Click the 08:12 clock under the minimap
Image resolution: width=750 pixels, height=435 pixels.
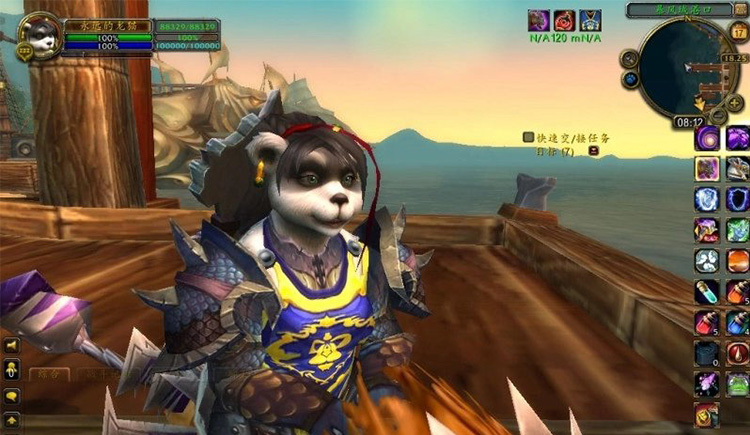coord(691,122)
